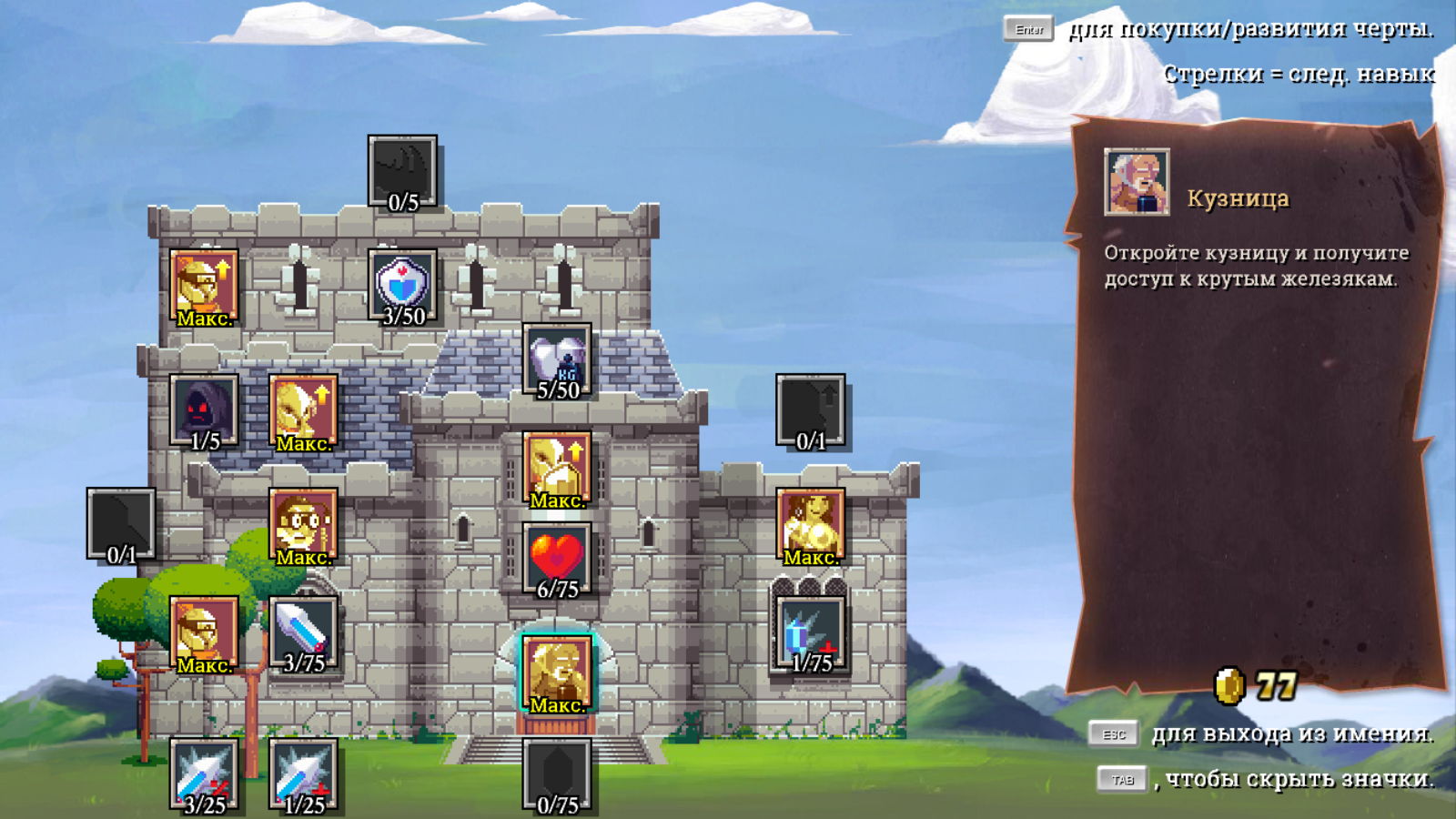Choose the shield with heart skill 3/50

click(402, 285)
